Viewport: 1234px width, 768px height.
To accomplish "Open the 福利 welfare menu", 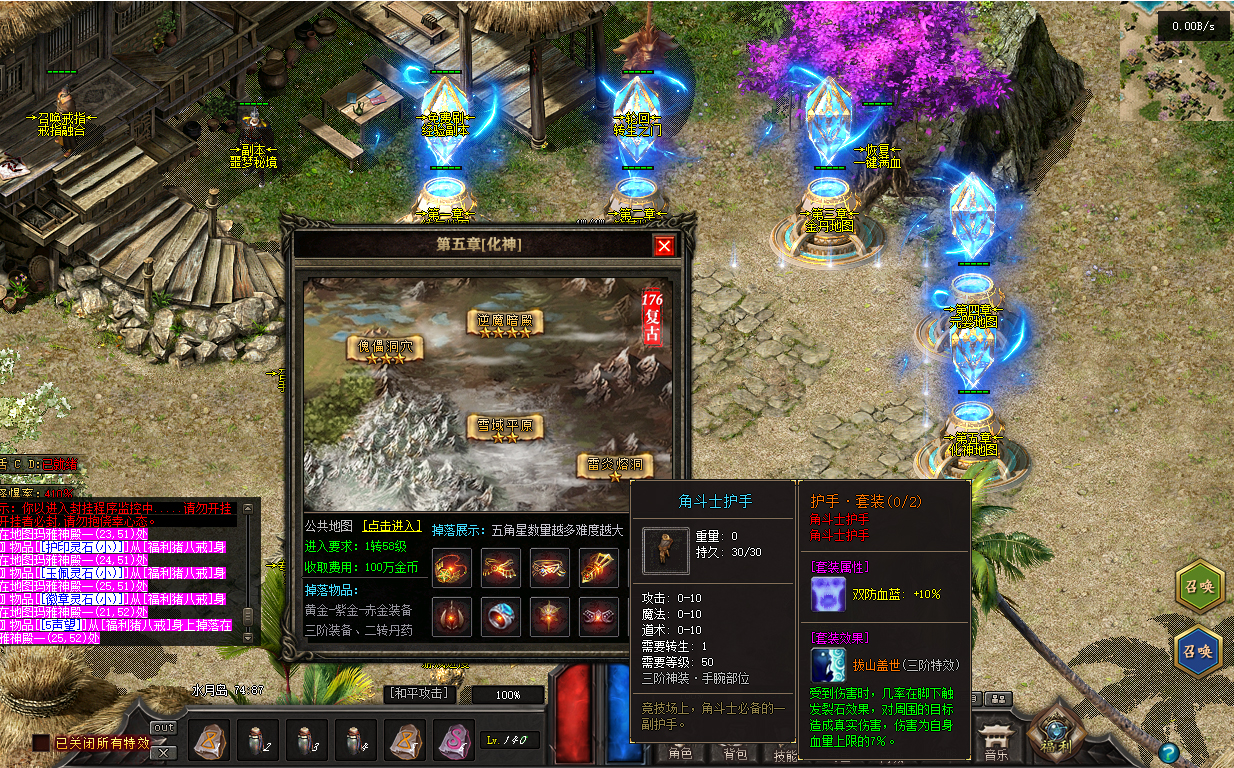I will [1056, 731].
